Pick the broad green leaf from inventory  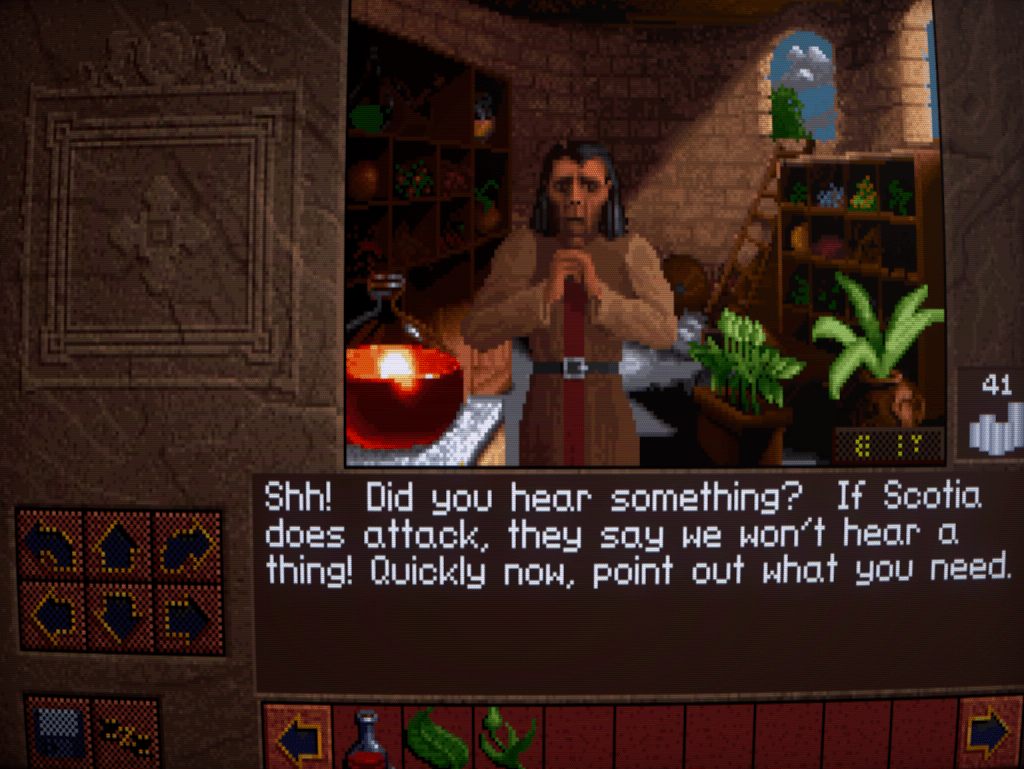click(x=436, y=740)
